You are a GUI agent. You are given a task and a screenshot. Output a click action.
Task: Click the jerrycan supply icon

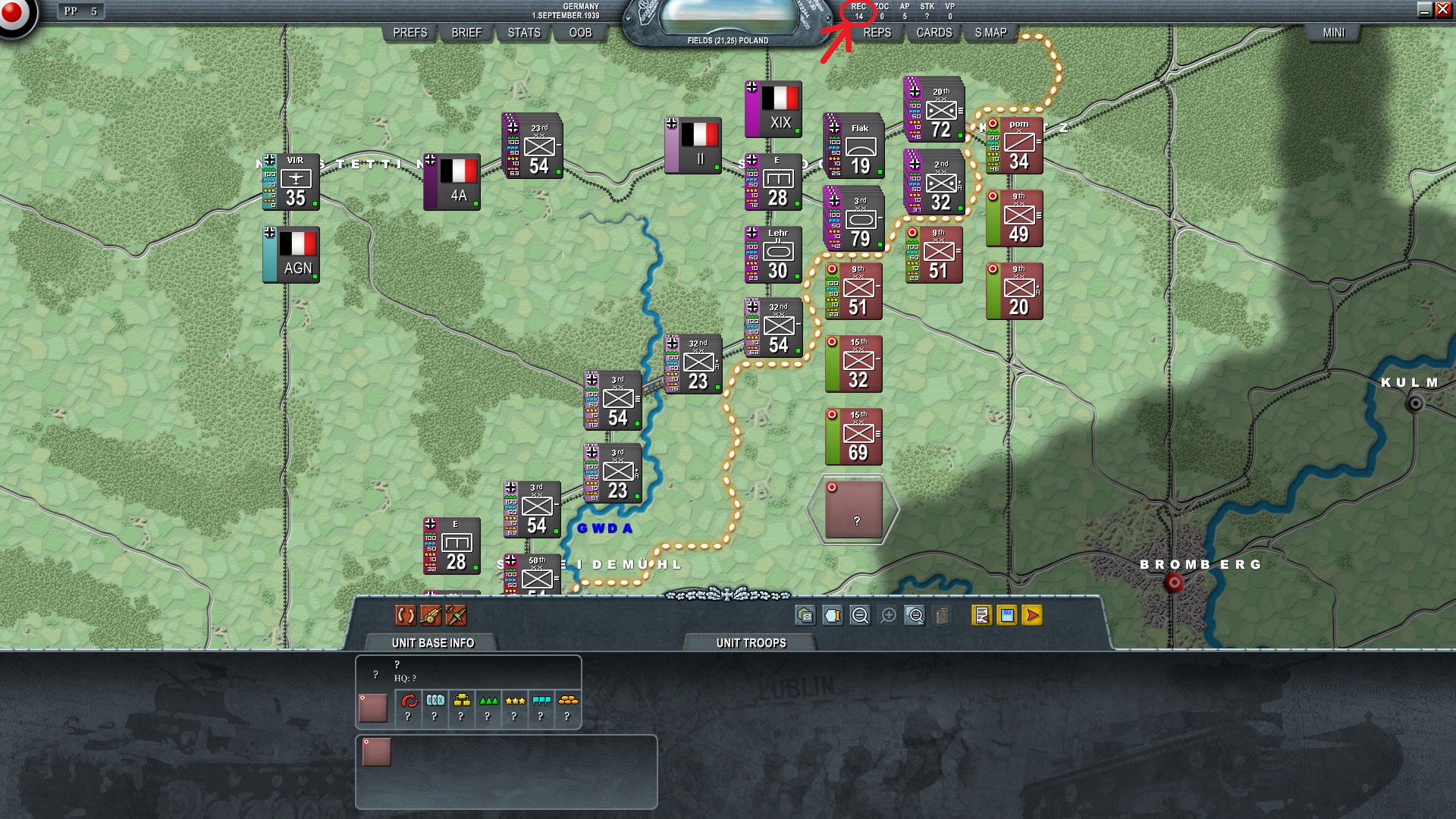pos(941,616)
